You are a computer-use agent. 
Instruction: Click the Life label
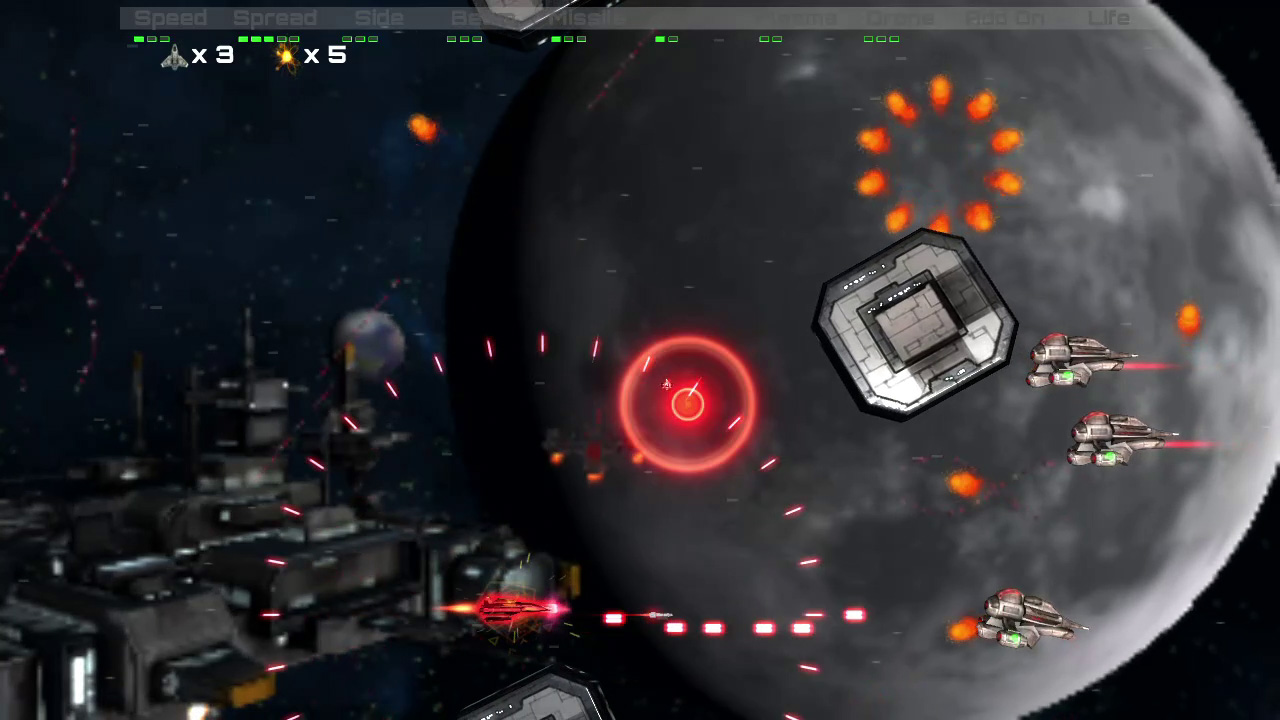tap(1110, 17)
